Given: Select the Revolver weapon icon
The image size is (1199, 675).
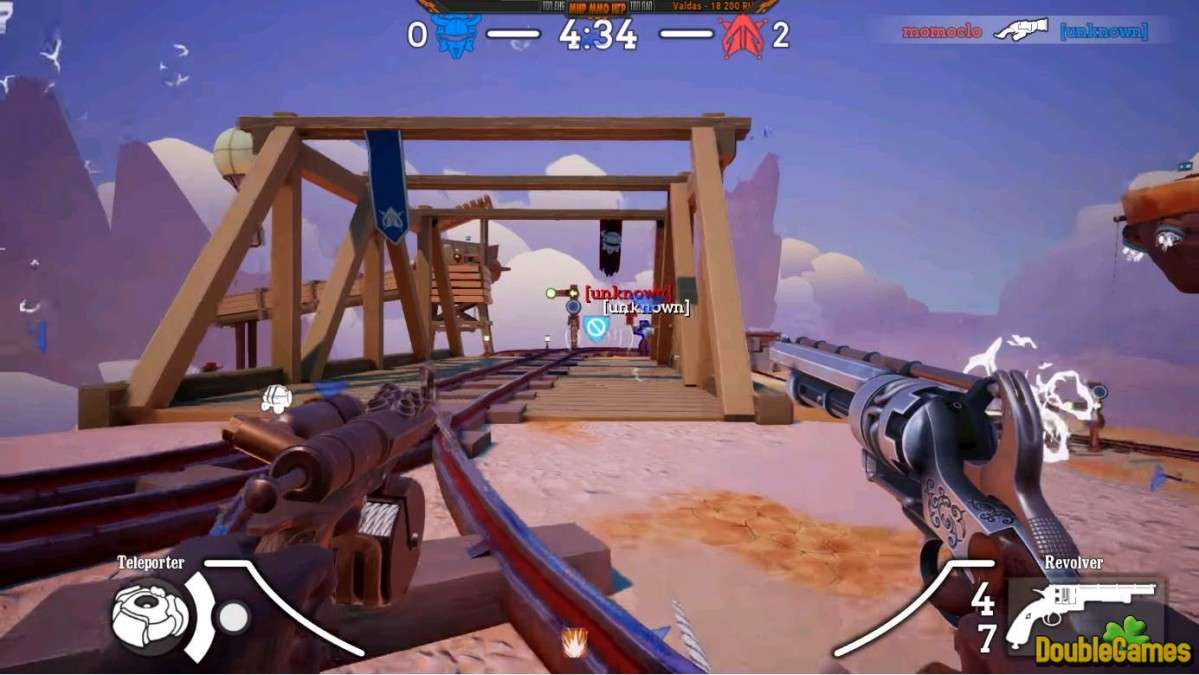Looking at the screenshot, I should 1080,608.
